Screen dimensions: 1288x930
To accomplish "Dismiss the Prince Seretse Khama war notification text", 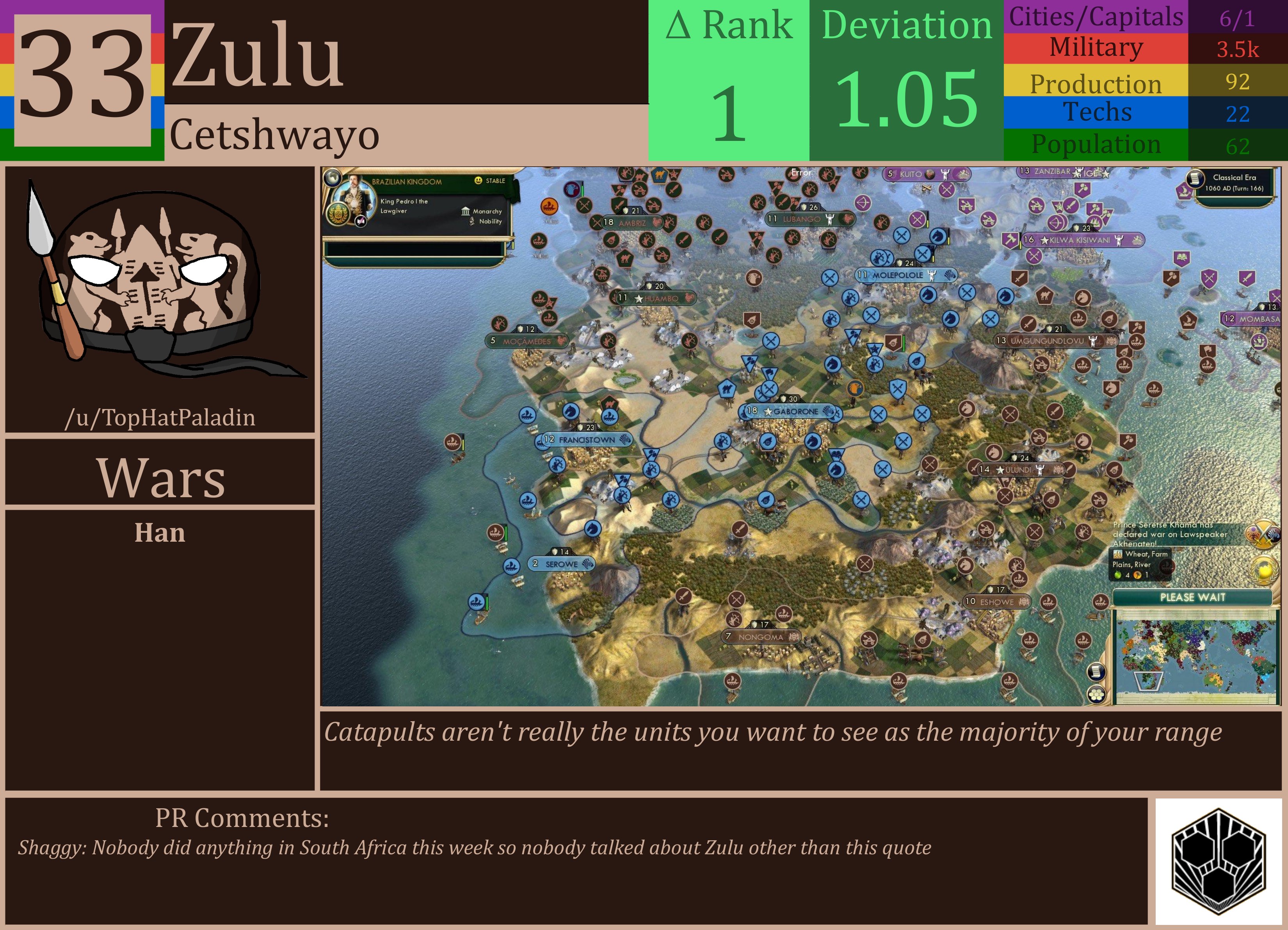I will tap(1170, 535).
